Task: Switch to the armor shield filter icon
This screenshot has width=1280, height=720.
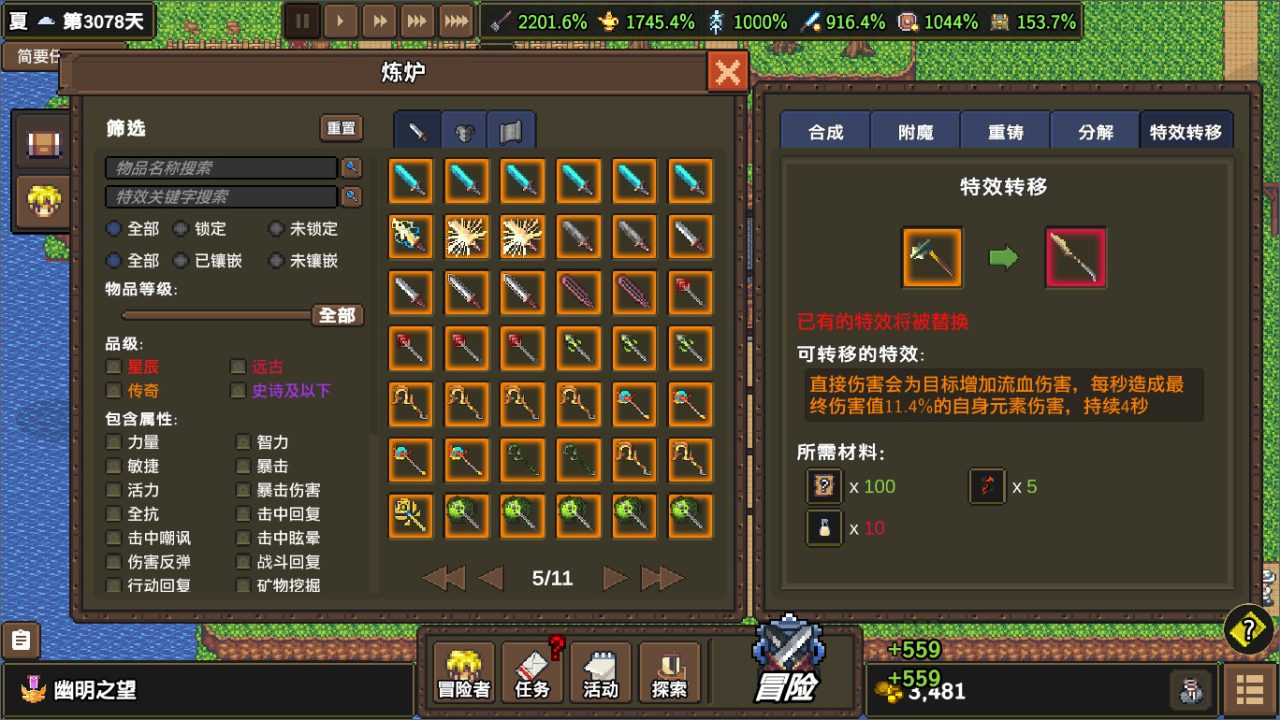Action: click(462, 128)
